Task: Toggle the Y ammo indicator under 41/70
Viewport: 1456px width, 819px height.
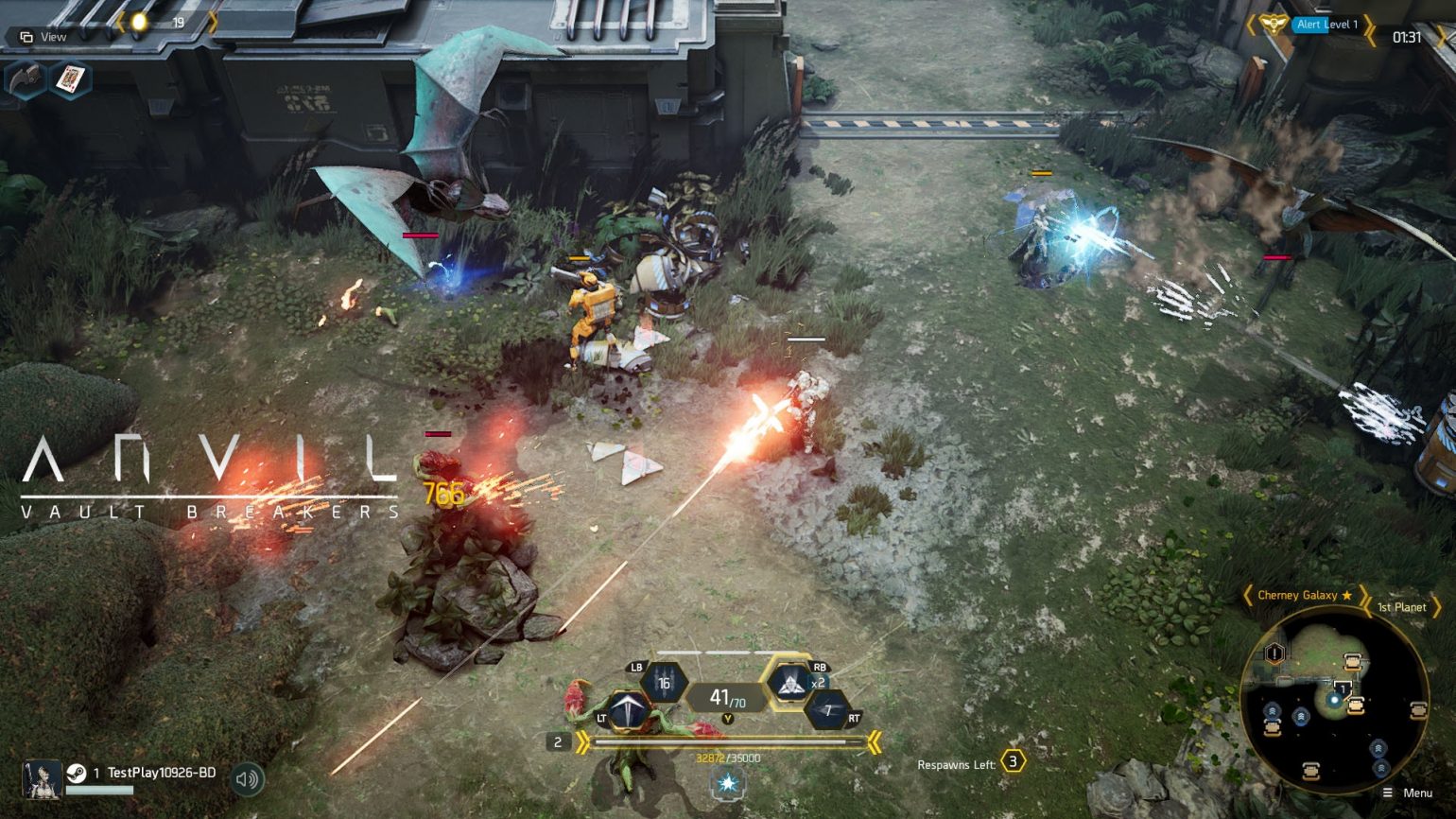Action: click(x=726, y=717)
